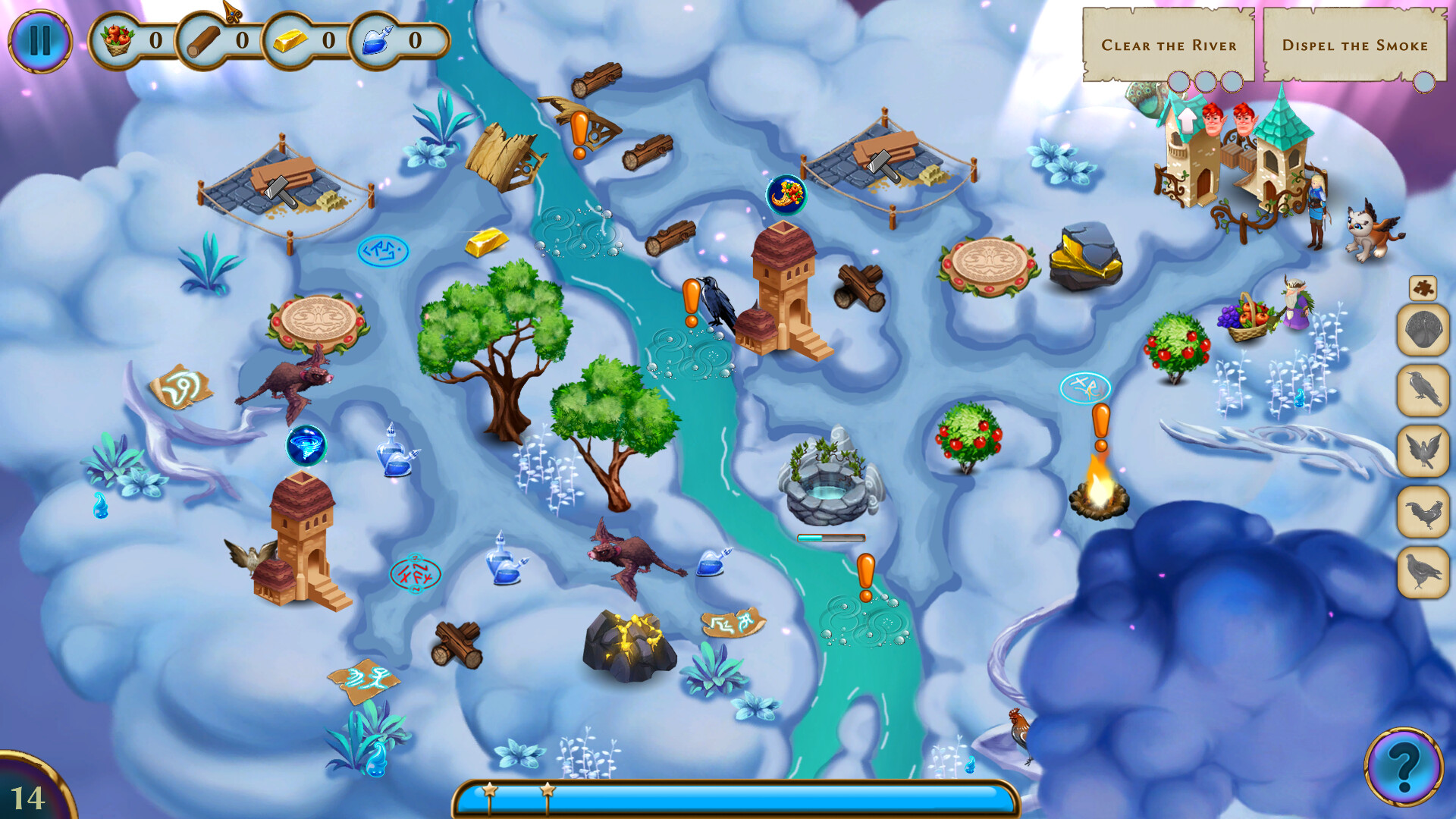
Task: Select the rooster icon in sidebar
Action: point(1424,510)
